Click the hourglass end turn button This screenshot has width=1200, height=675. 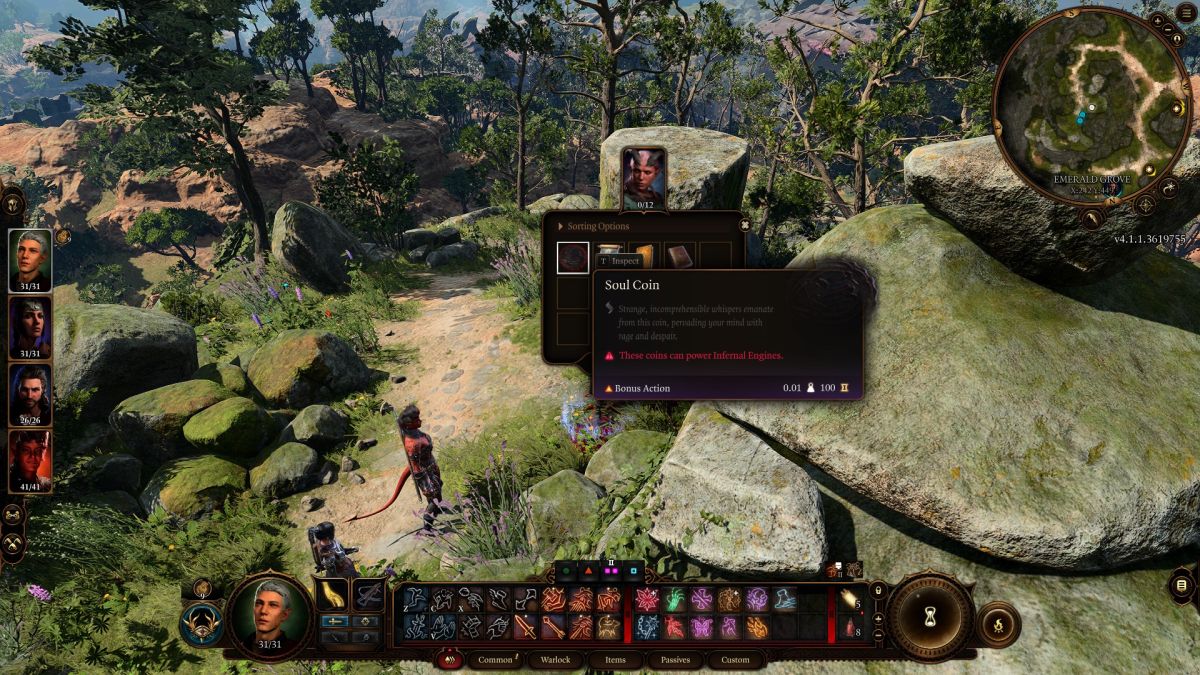(931, 617)
